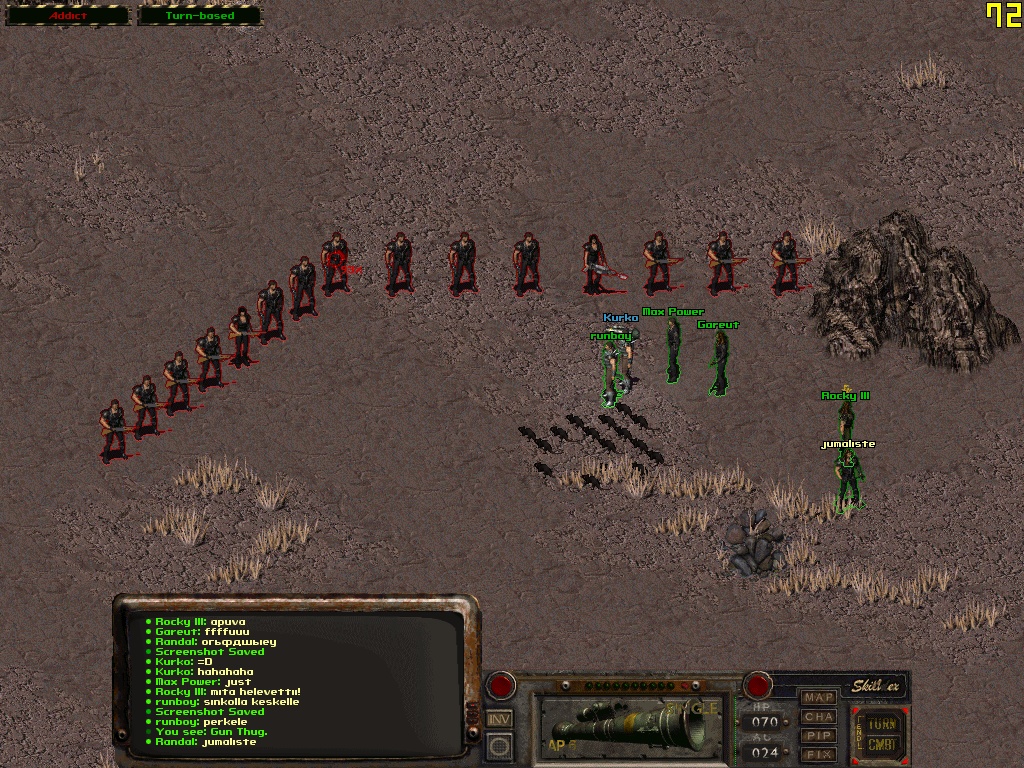Open the CHA character sheet

[x=819, y=716]
